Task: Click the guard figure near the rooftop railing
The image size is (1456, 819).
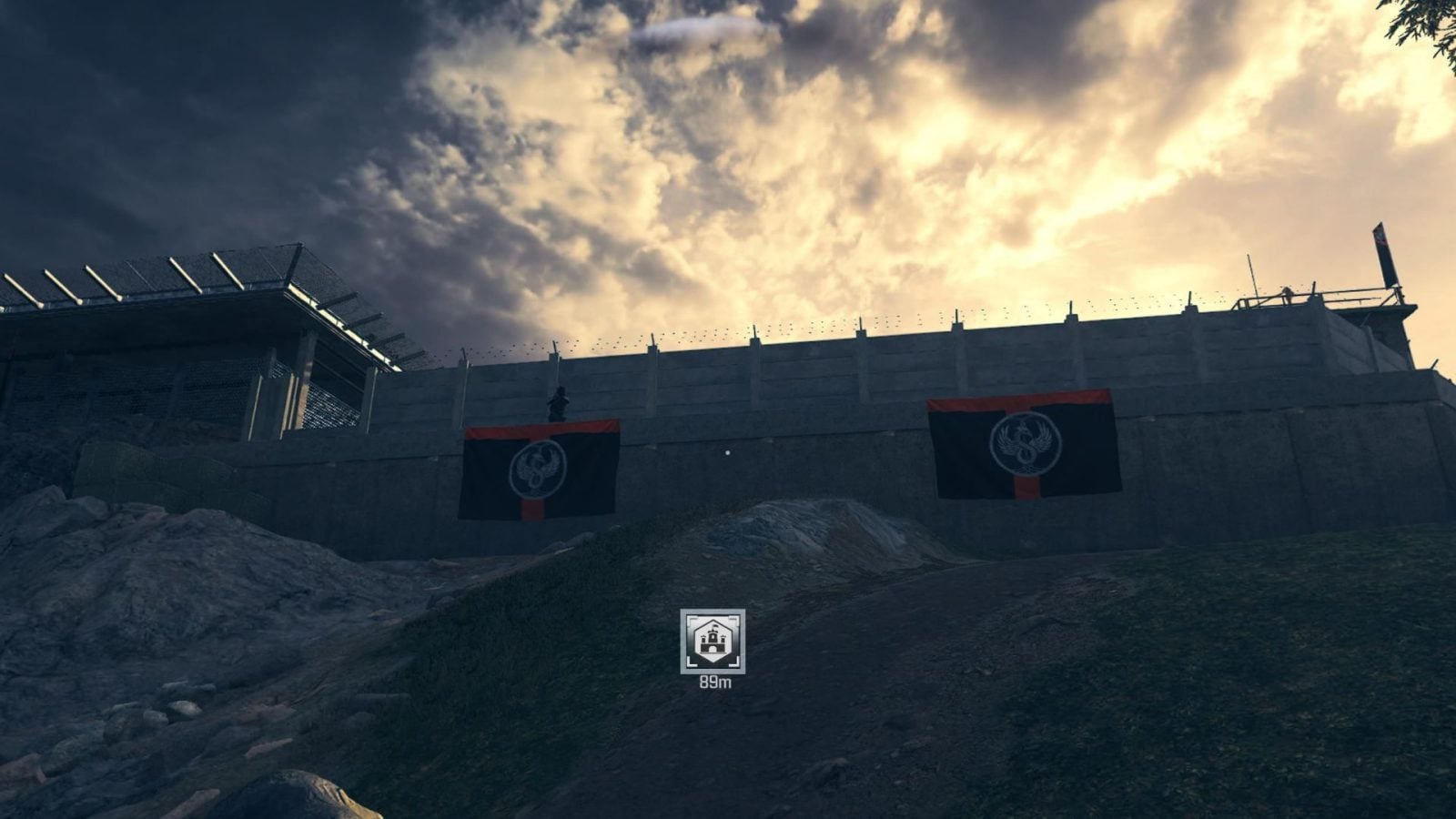Action: [1288, 294]
